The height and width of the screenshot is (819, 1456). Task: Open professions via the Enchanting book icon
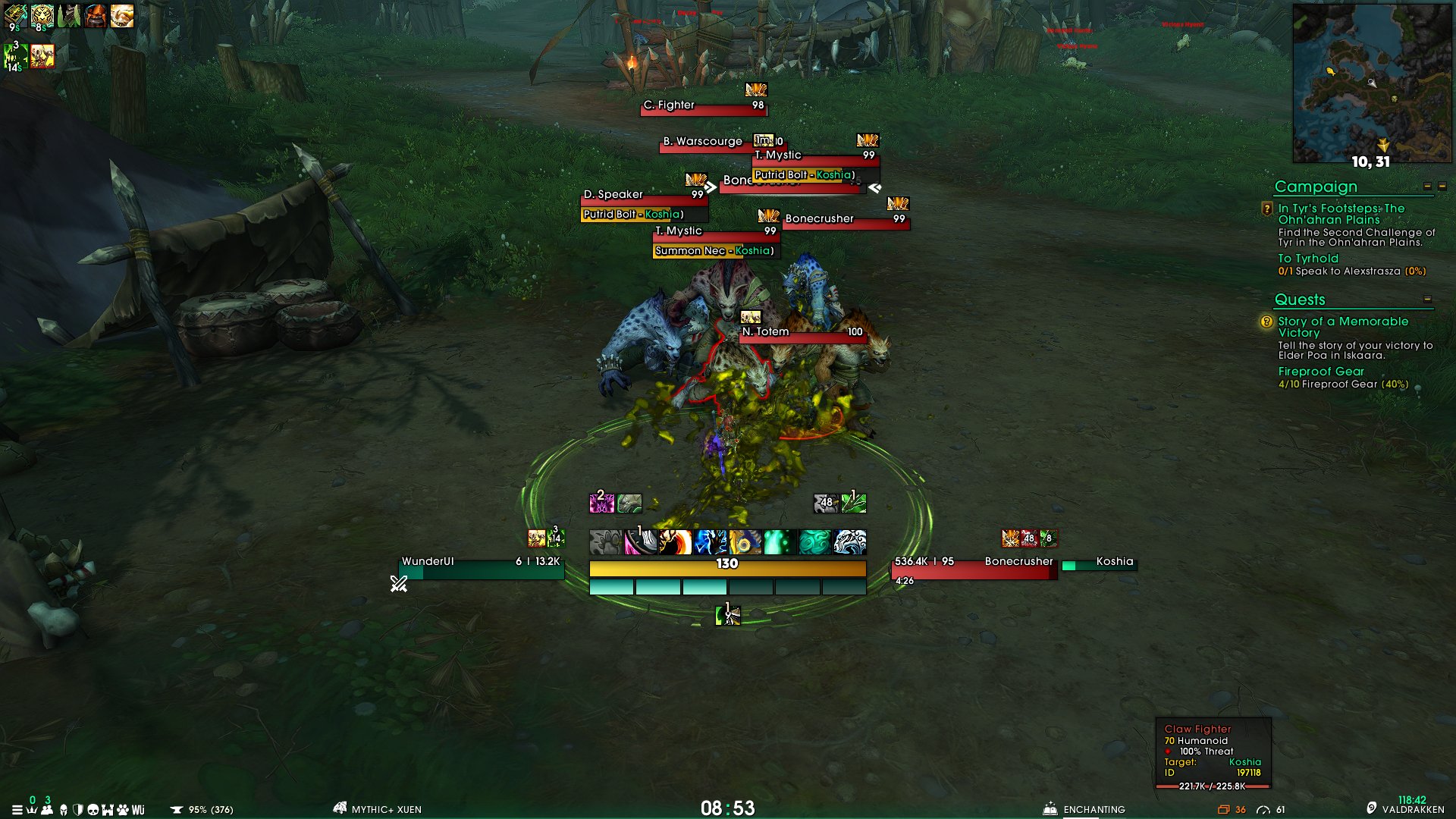[1050, 809]
